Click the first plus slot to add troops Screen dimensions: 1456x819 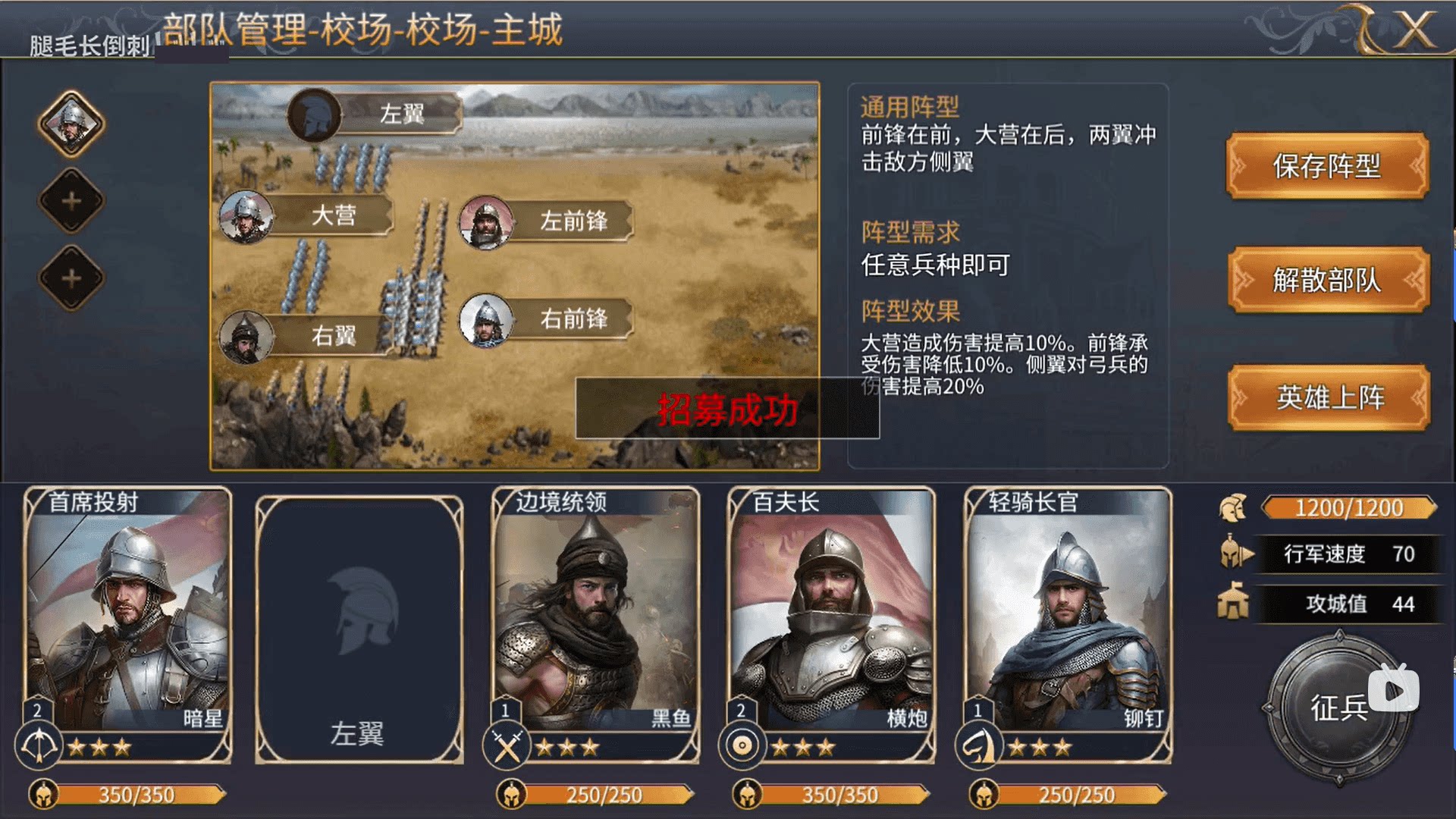[x=71, y=201]
